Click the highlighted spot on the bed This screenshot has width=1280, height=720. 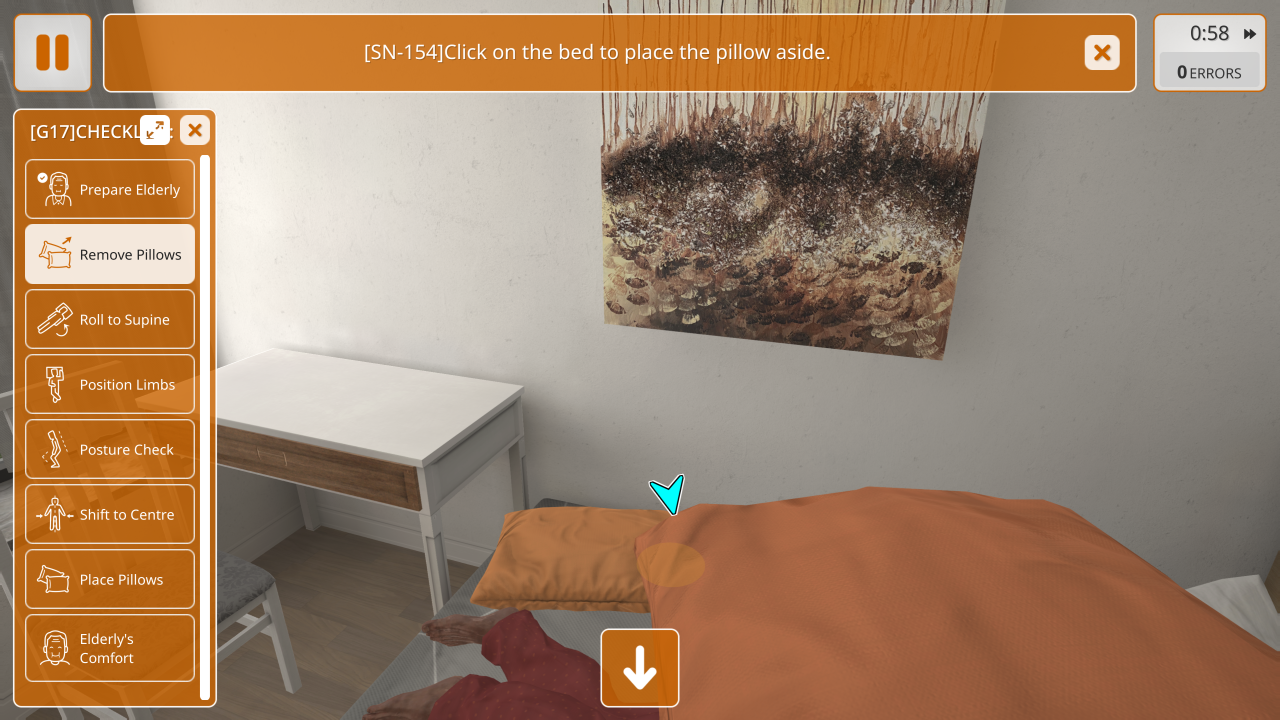[671, 565]
